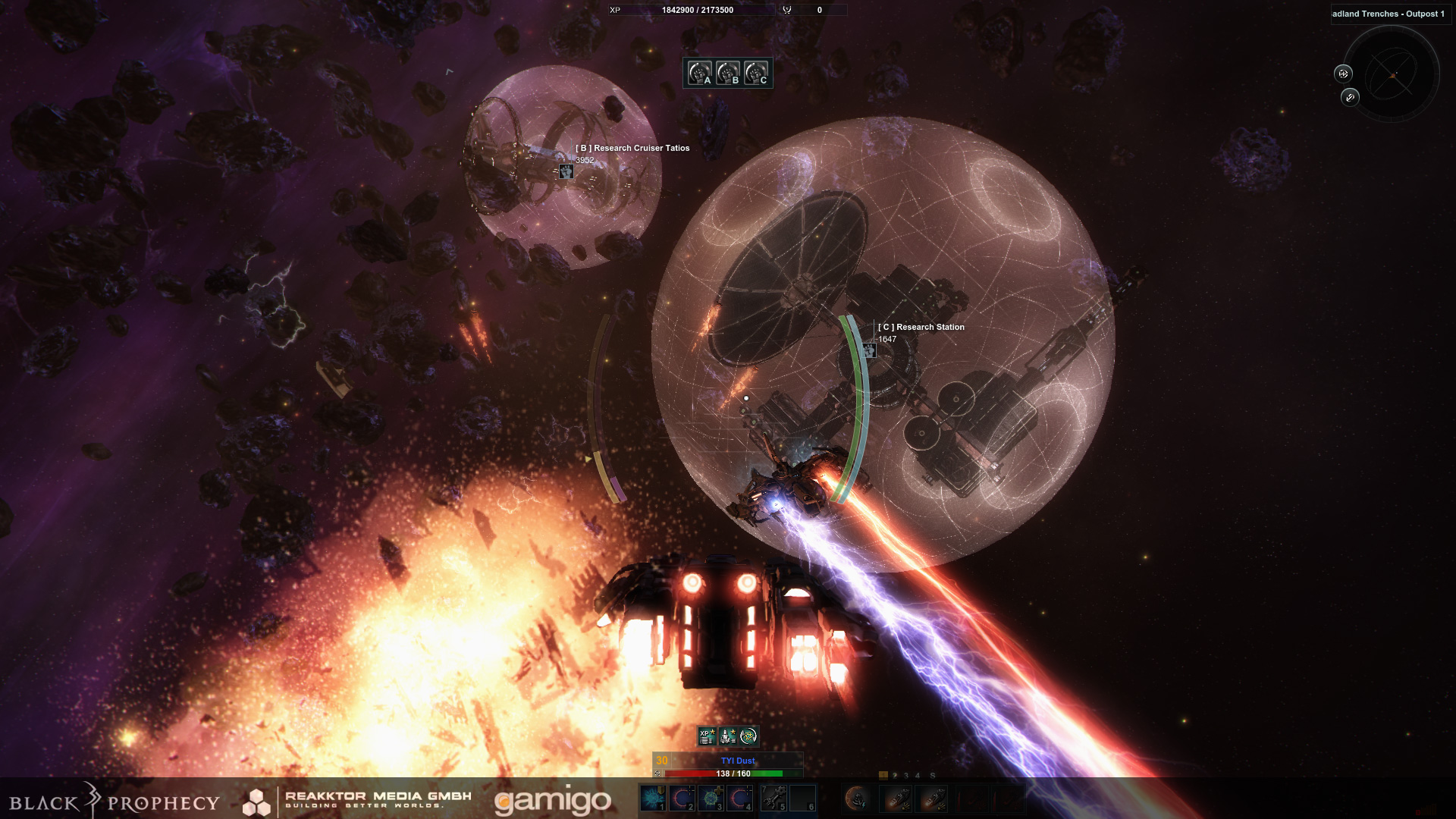This screenshot has height=819, width=1456.
Task: Activate hotbar slot 1 shield ability
Action: [653, 798]
